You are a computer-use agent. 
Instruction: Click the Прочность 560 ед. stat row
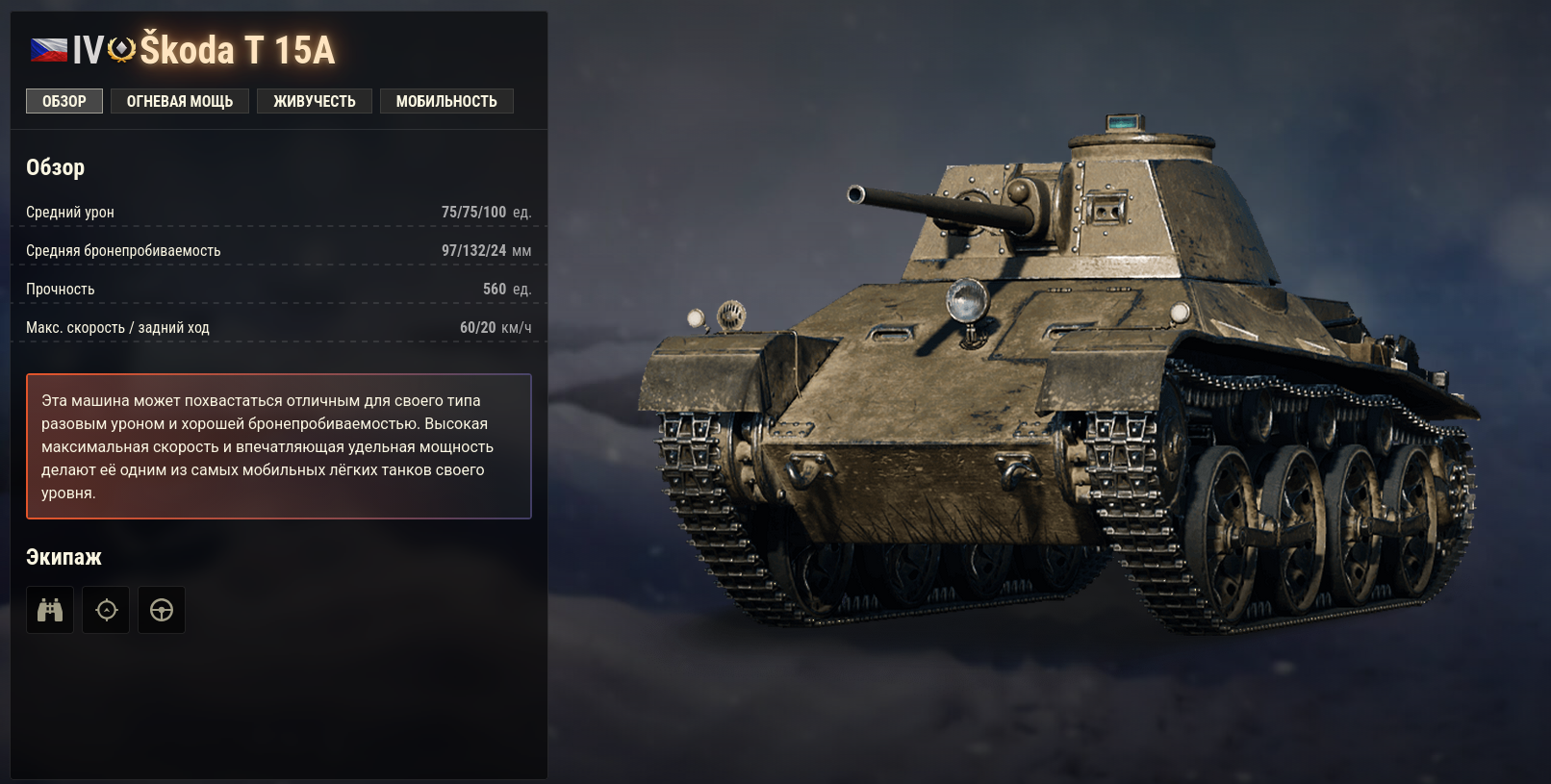tap(279, 288)
